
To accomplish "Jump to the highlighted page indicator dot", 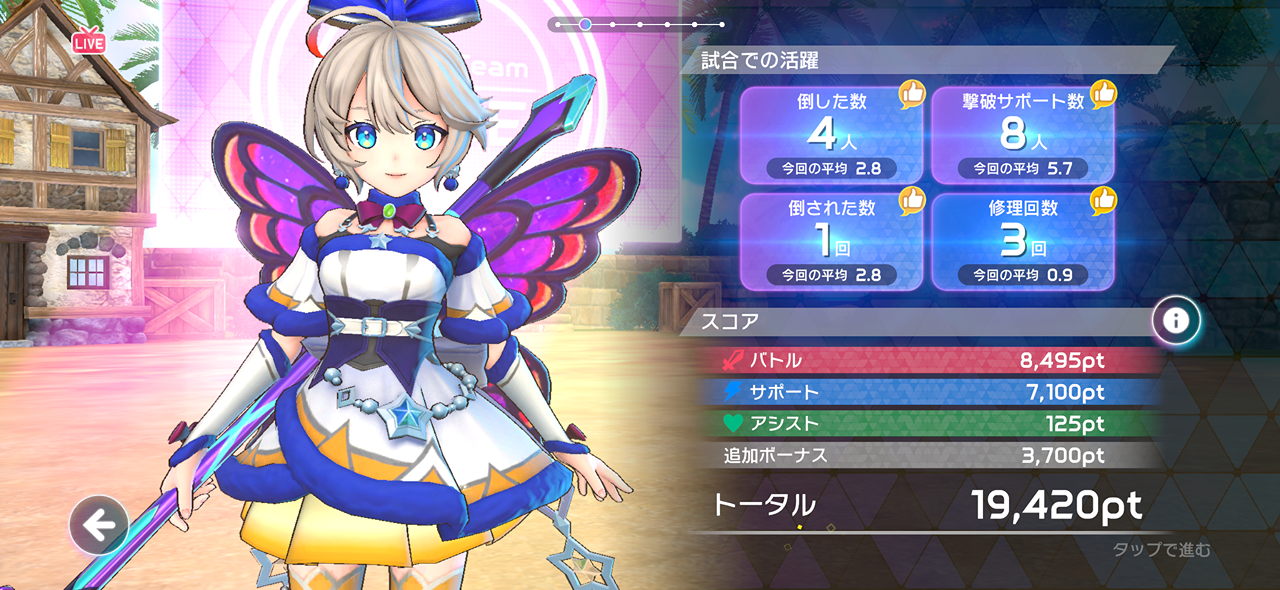I will 585,24.
